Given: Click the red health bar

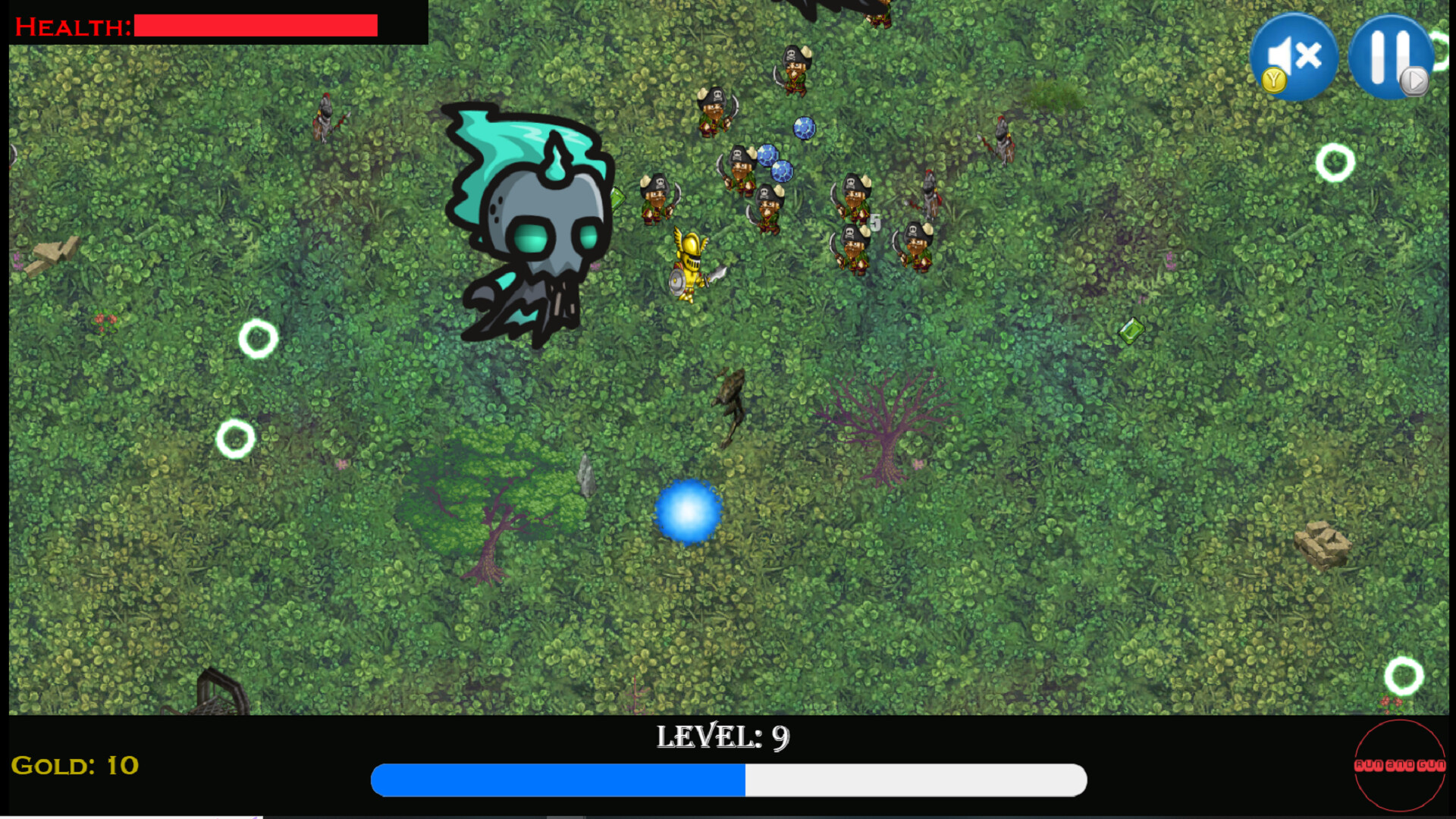Looking at the screenshot, I should click(254, 25).
